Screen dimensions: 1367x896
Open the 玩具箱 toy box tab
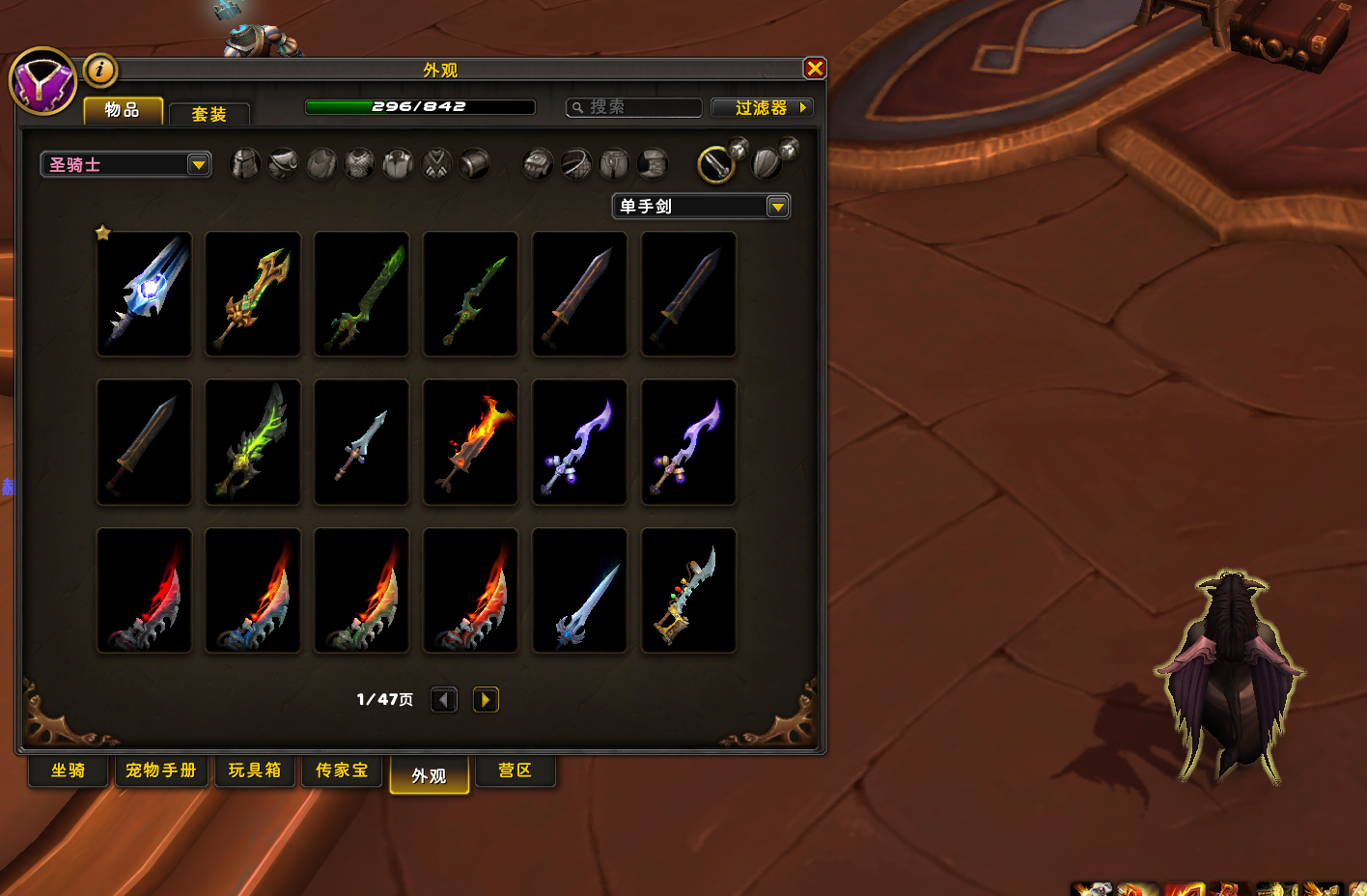coord(255,770)
